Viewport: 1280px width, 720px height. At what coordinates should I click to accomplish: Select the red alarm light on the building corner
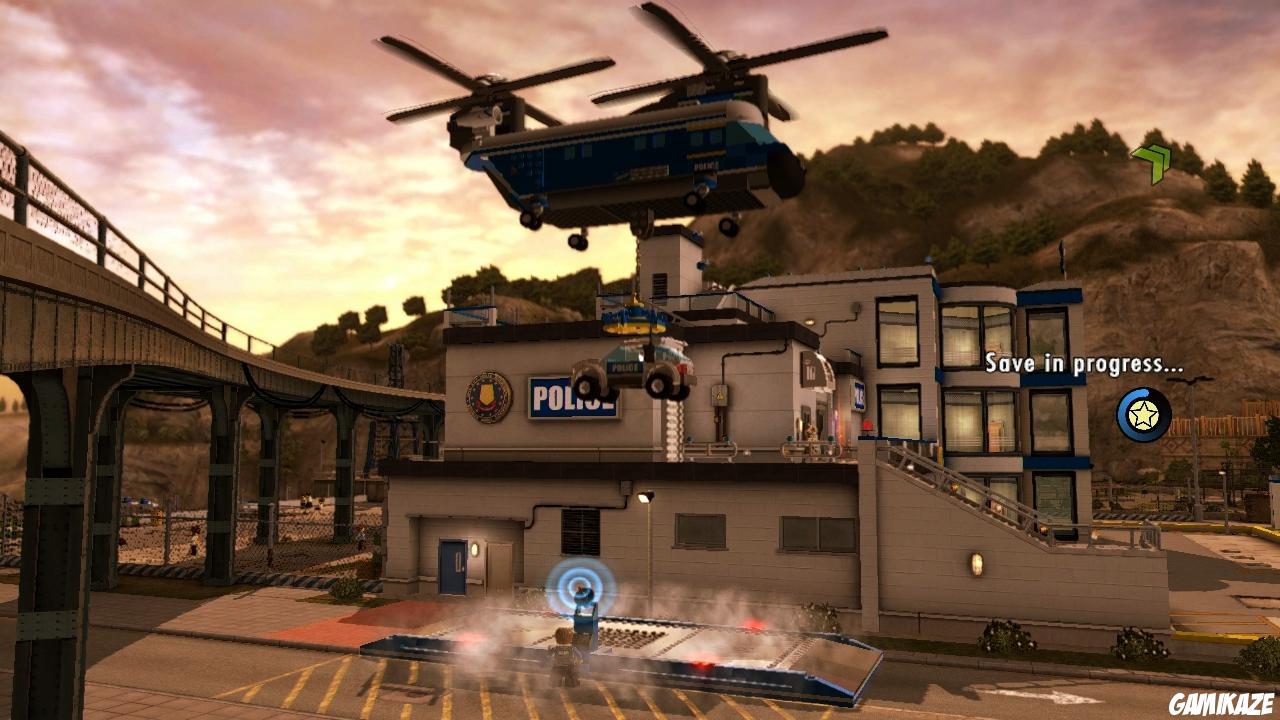coord(867,424)
